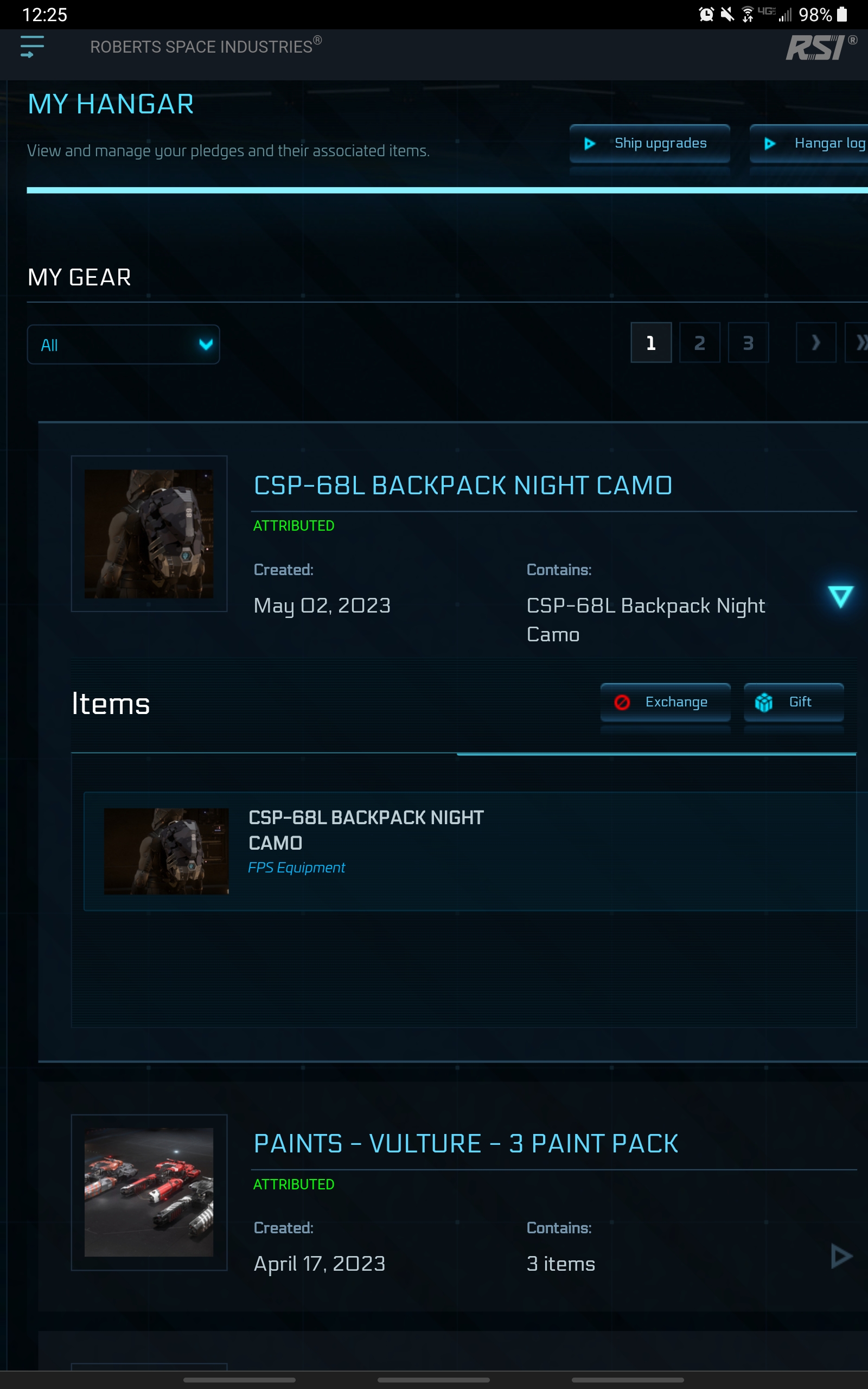
Task: Go to page 2 of gear
Action: pyautogui.click(x=699, y=342)
